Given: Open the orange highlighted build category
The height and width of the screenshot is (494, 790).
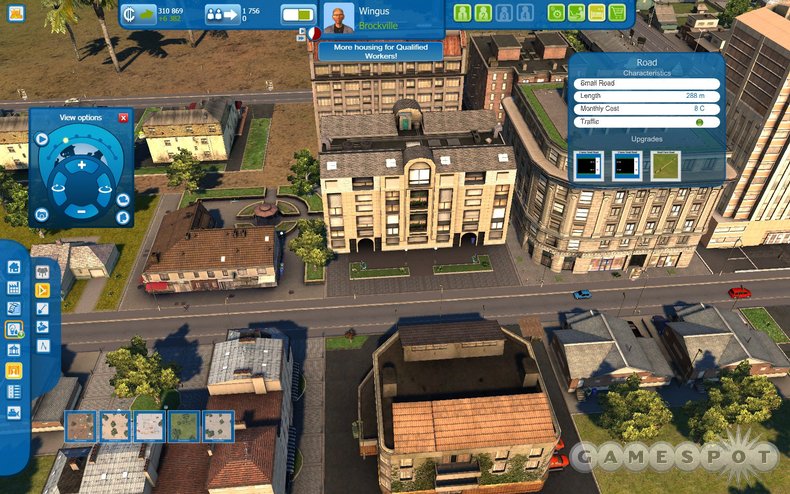Looking at the screenshot, I should pos(14,370).
